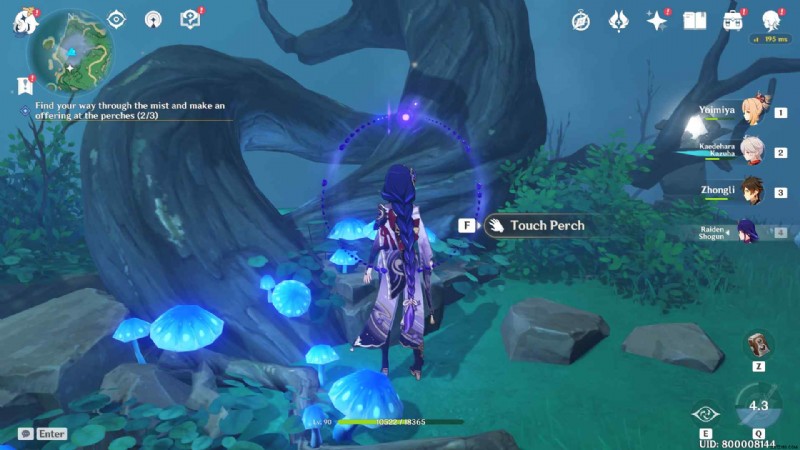Open the Events compass icon
This screenshot has height=450, width=800.
point(581,20)
